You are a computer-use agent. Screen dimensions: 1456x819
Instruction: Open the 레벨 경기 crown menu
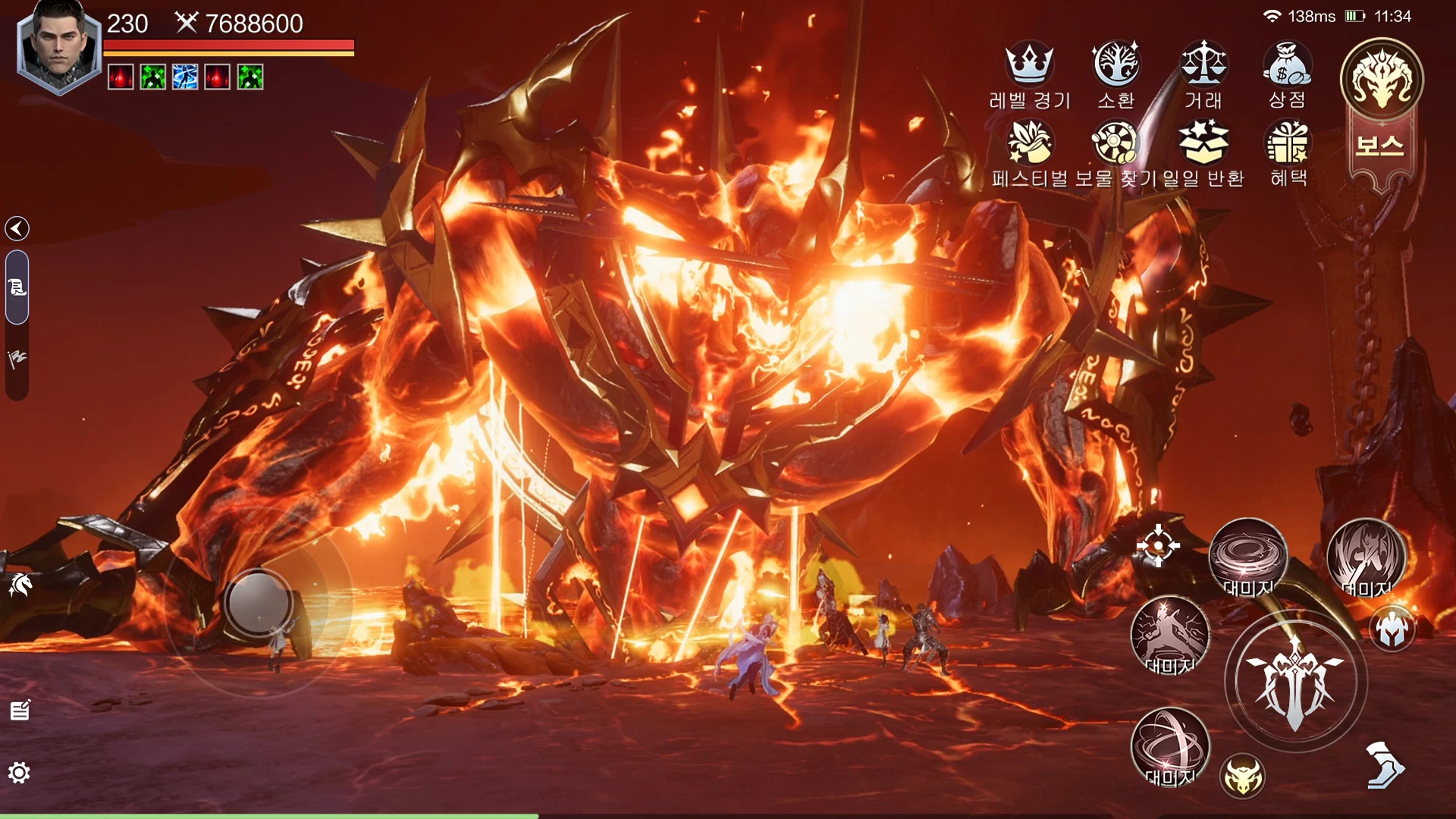1028,64
